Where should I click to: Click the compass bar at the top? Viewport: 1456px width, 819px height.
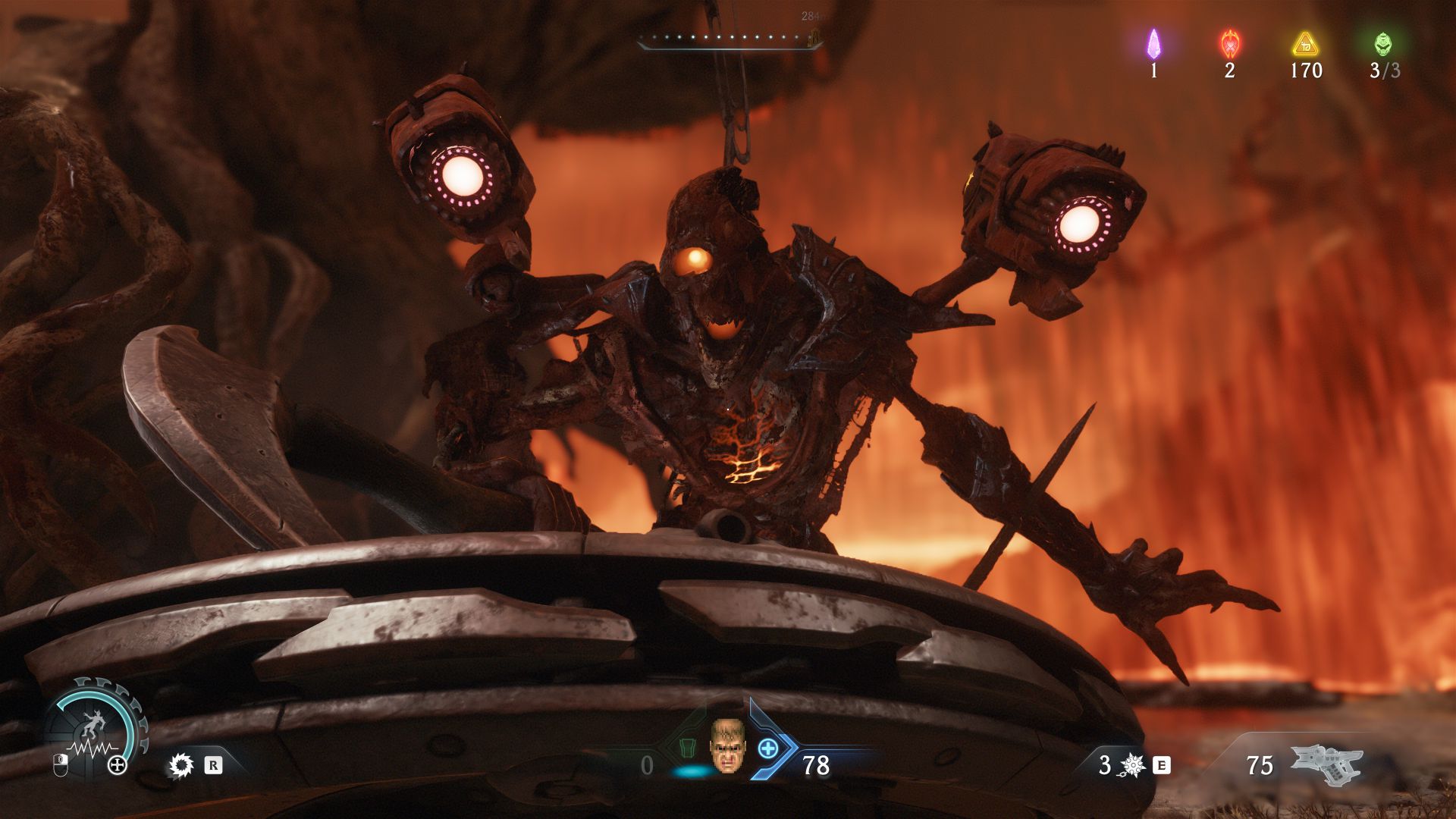click(730, 39)
